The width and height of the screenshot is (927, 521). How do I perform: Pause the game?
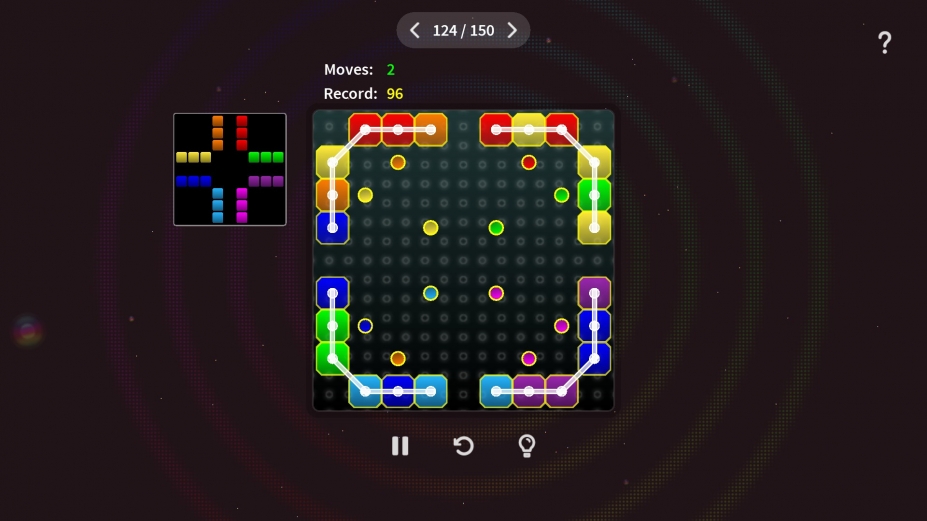click(x=400, y=446)
